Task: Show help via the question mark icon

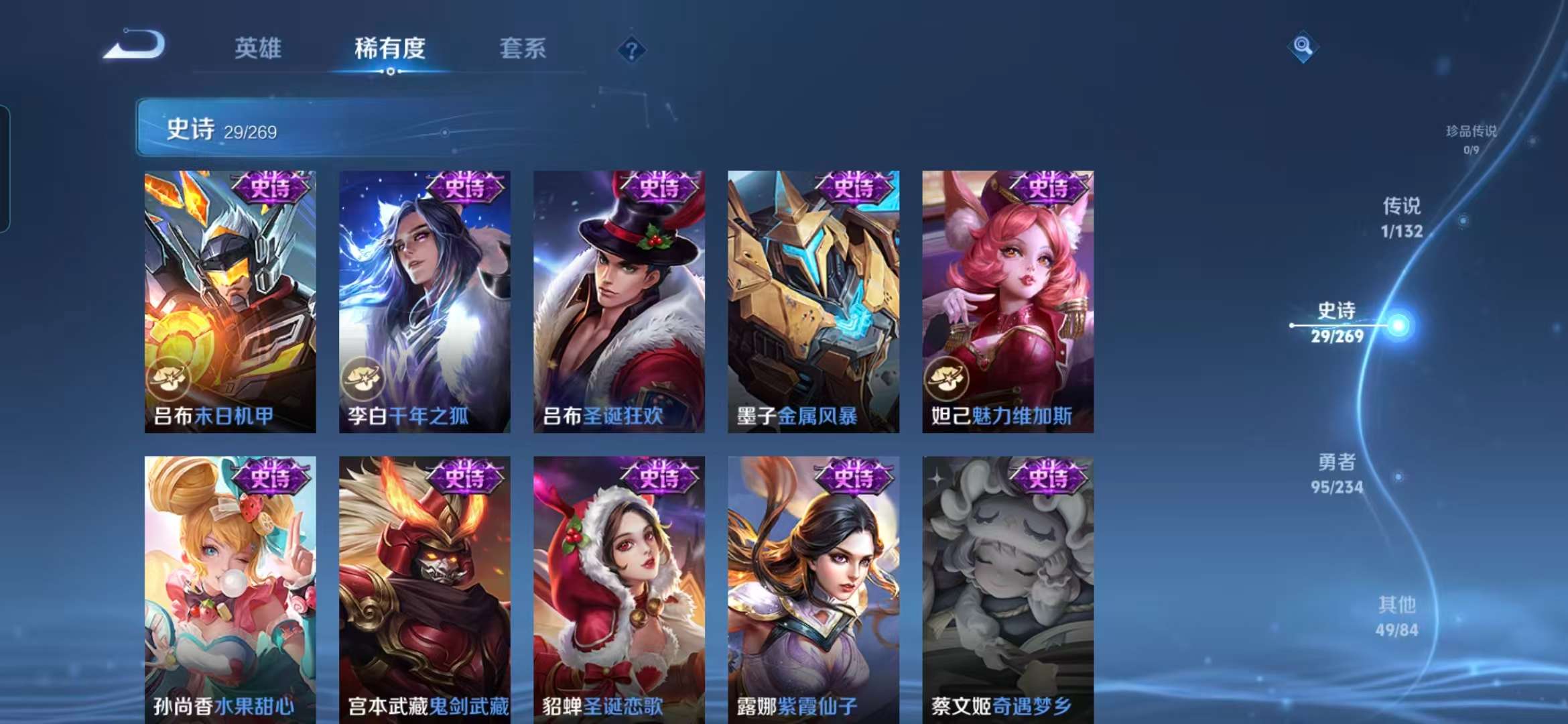Action: (x=631, y=50)
